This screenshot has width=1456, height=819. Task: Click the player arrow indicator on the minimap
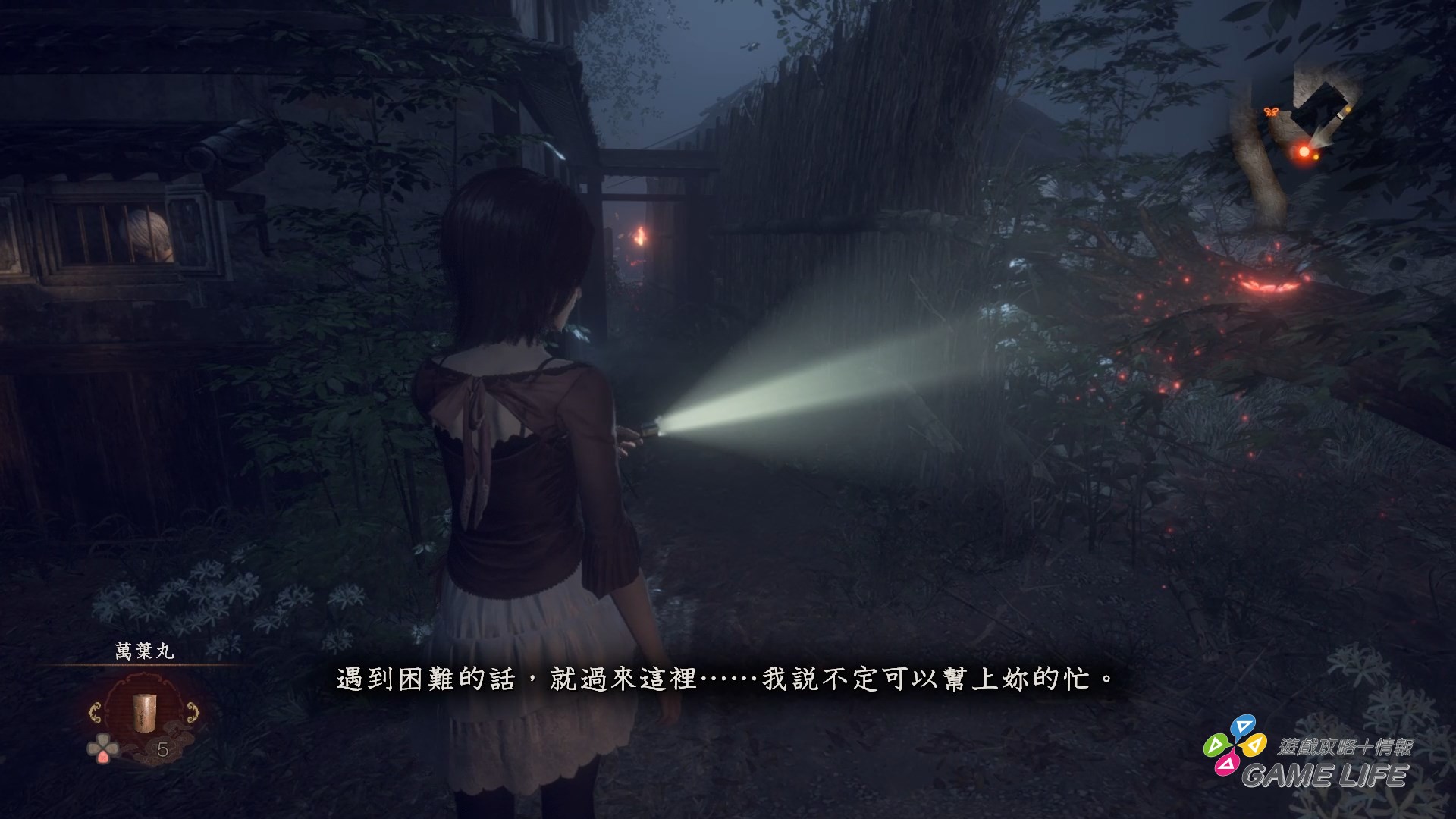(1319, 135)
